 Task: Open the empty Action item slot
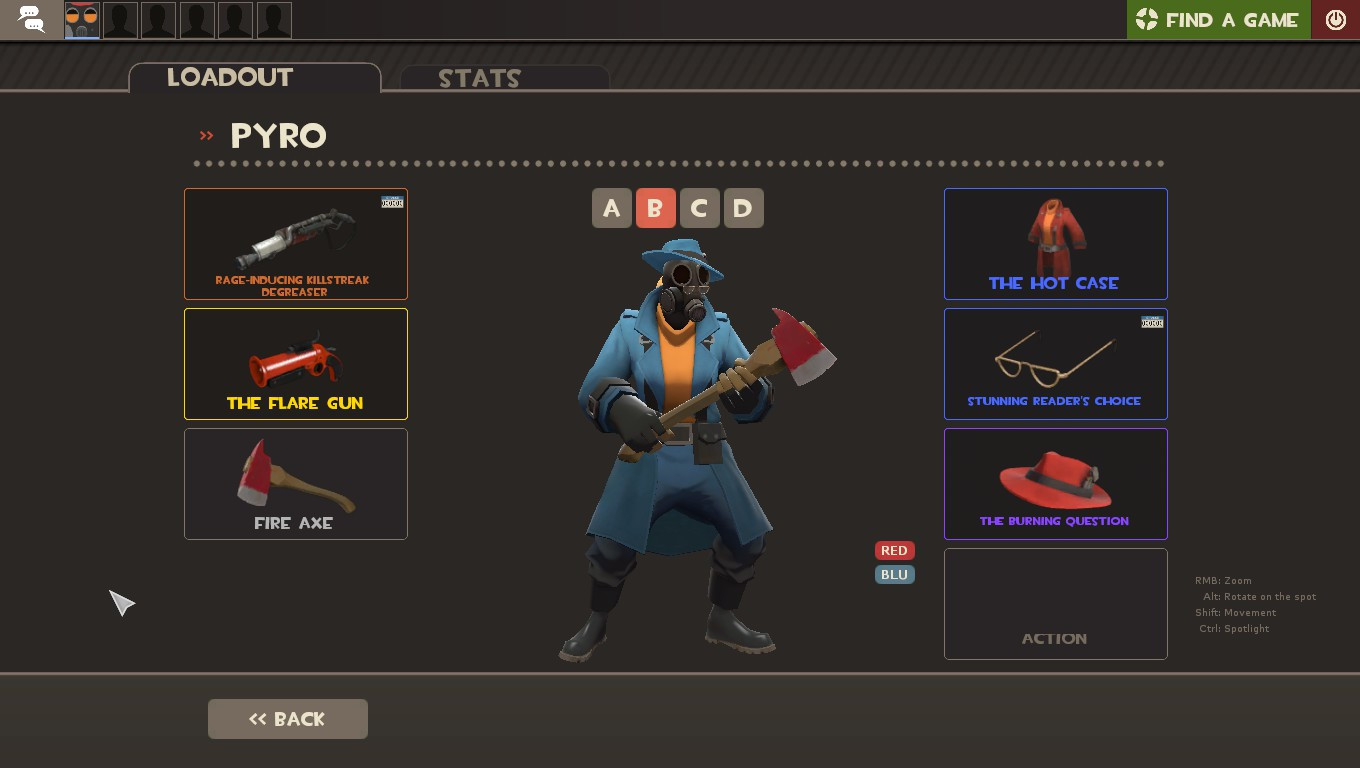[1055, 603]
